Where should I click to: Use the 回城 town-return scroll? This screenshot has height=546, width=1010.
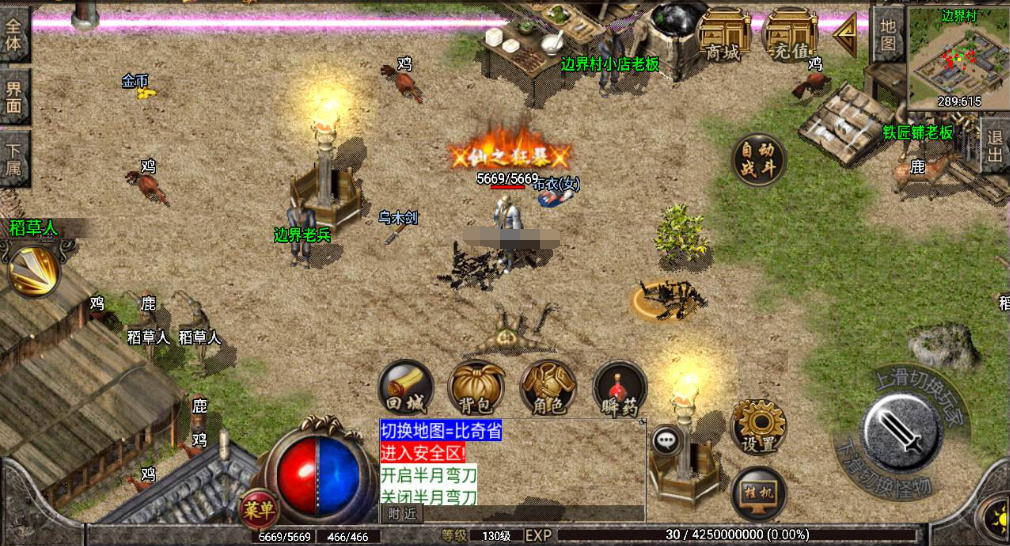406,388
